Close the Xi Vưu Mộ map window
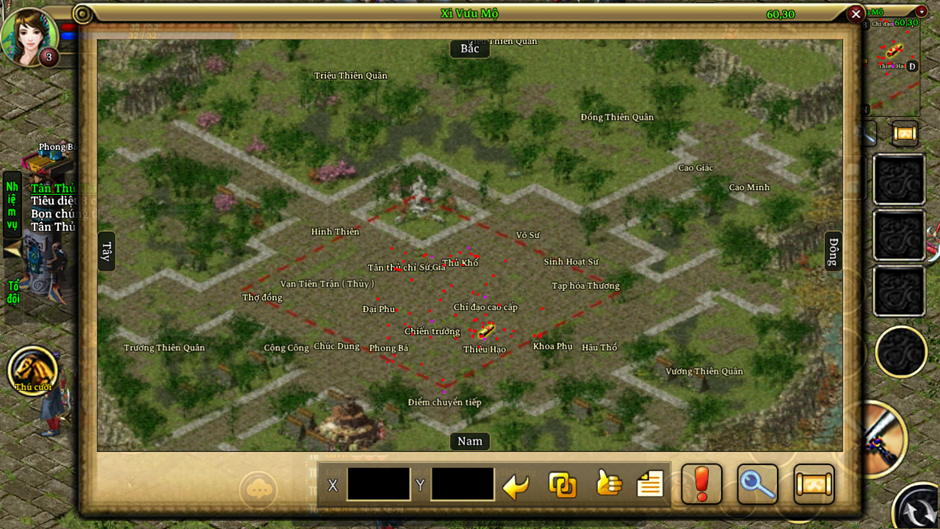The height and width of the screenshot is (529, 940). coord(855,14)
